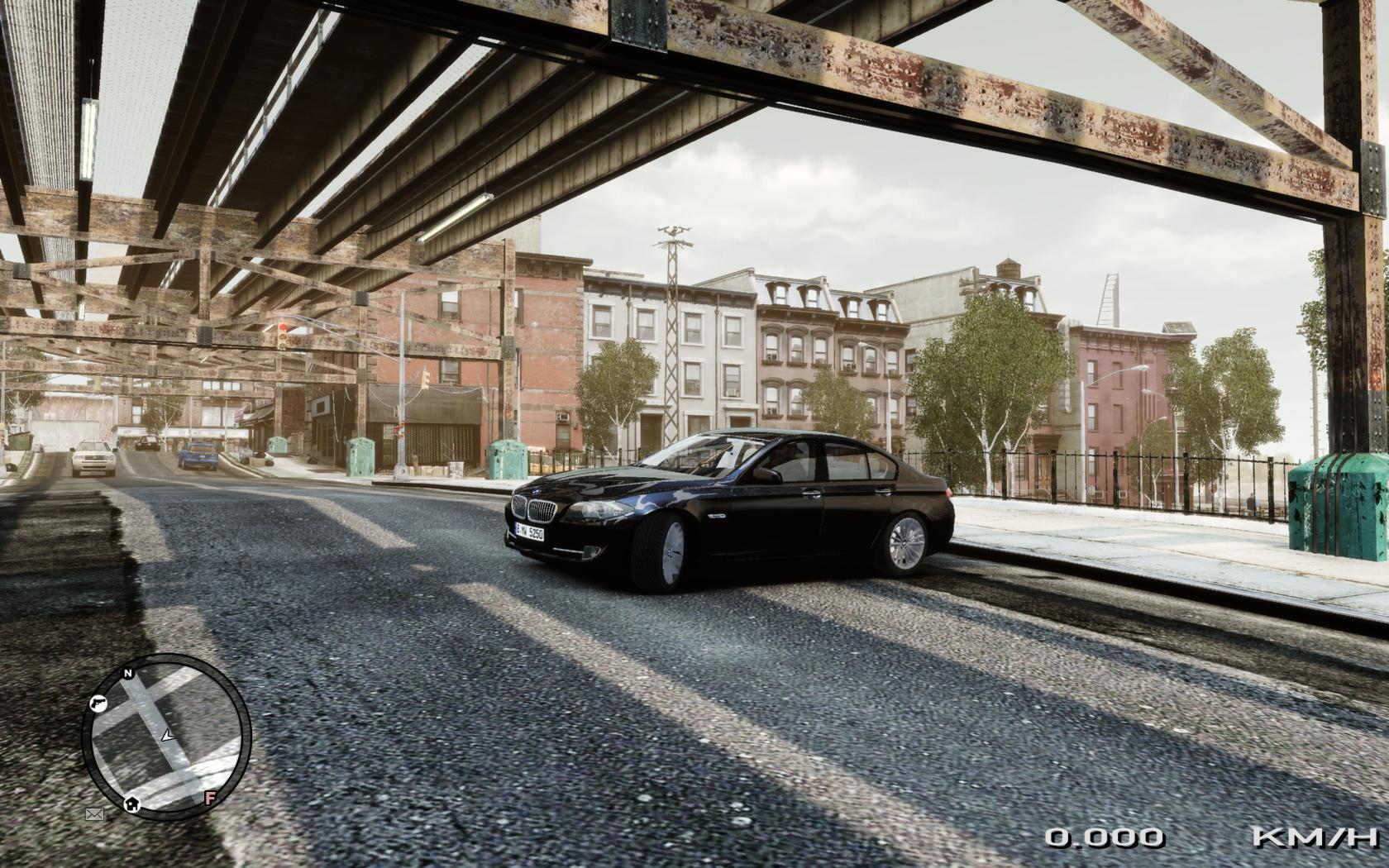Select the pink F marker on radar
The height and width of the screenshot is (868, 1389).
(x=211, y=798)
